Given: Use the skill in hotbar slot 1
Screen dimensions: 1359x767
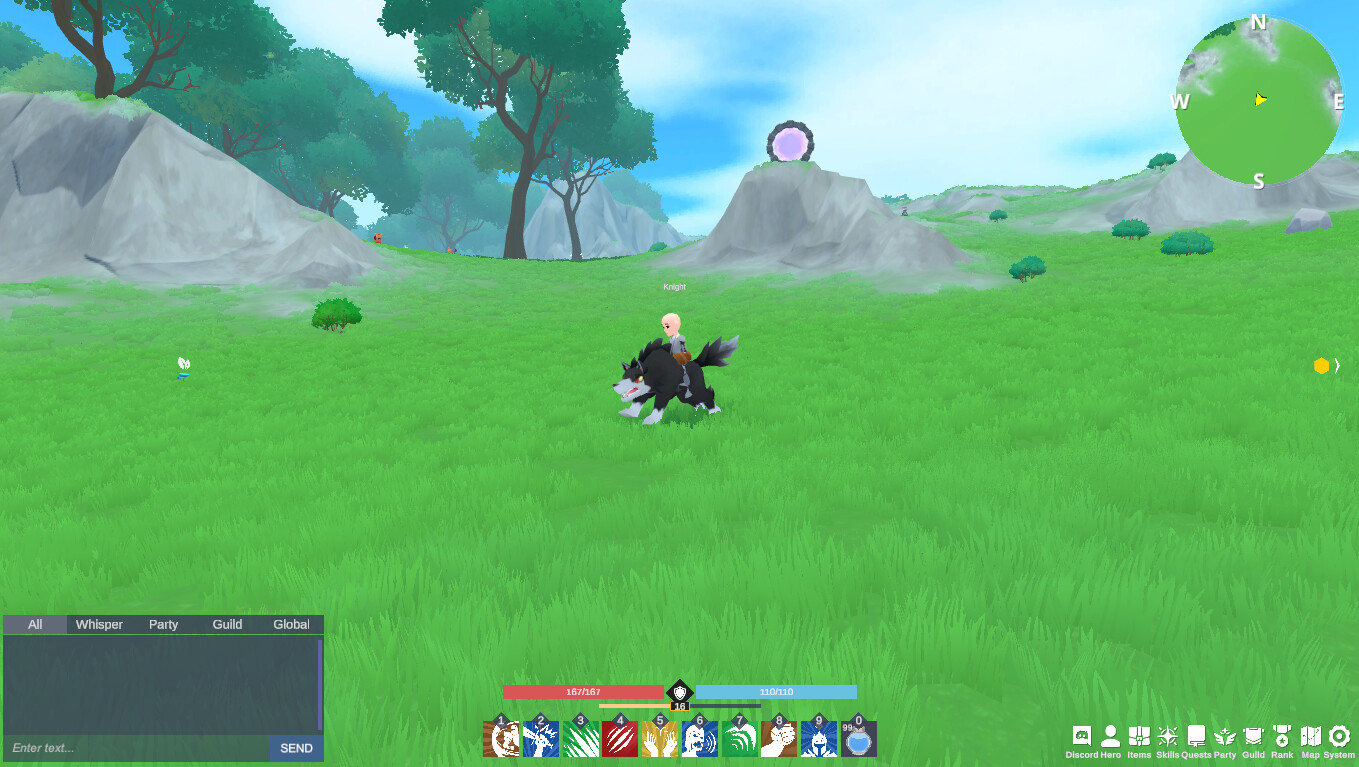Looking at the screenshot, I should click(503, 740).
